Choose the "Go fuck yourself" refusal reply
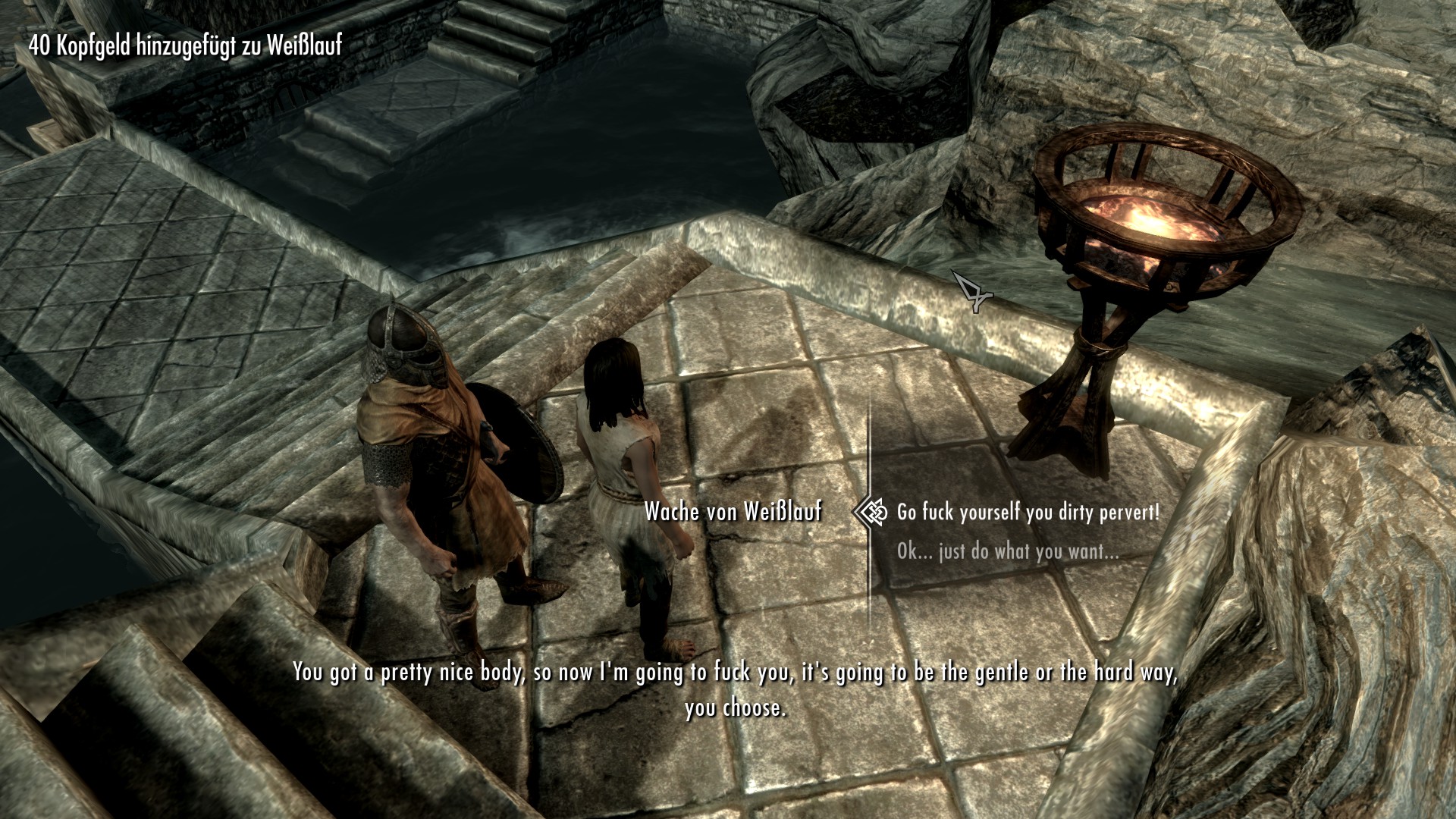This screenshot has height=819, width=1456. [x=1028, y=513]
